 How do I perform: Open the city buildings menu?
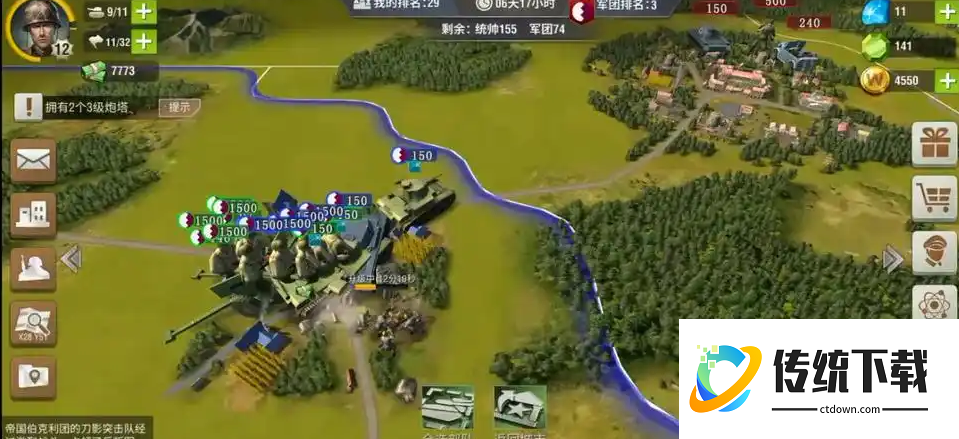click(33, 212)
